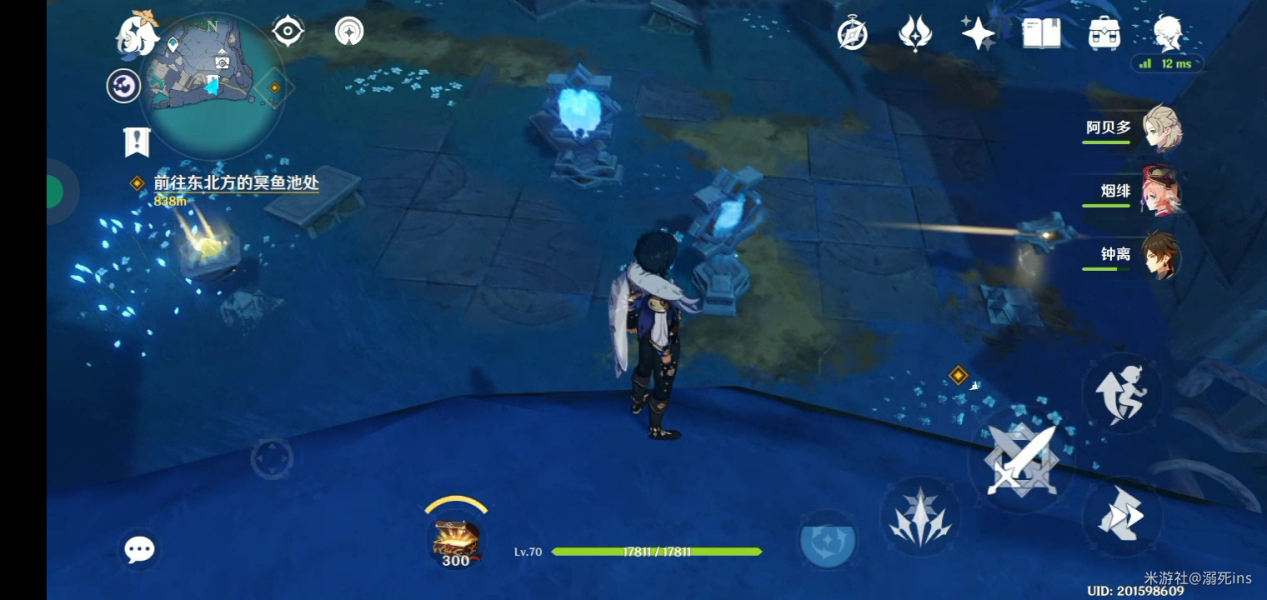Switch to party member 烟绯
This screenshot has height=600, width=1267.
click(x=1161, y=191)
